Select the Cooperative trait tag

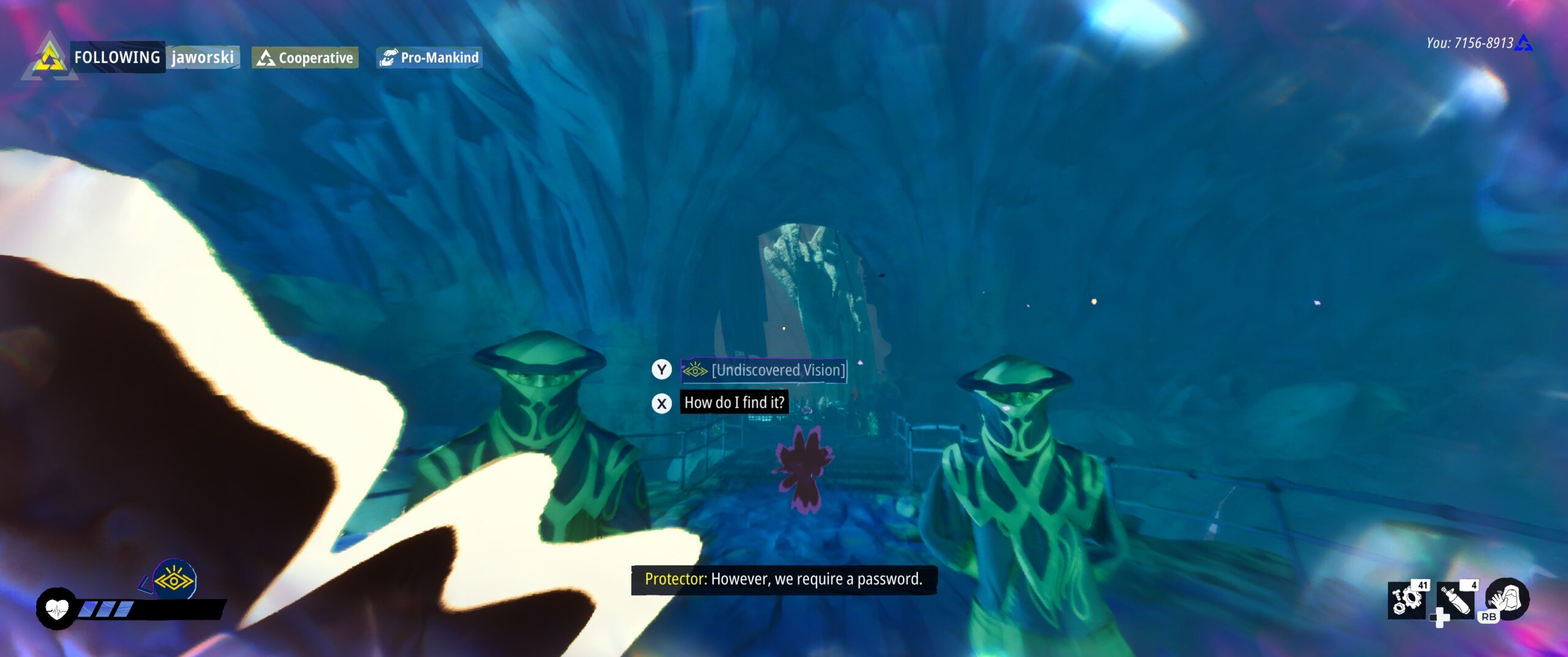click(x=305, y=58)
